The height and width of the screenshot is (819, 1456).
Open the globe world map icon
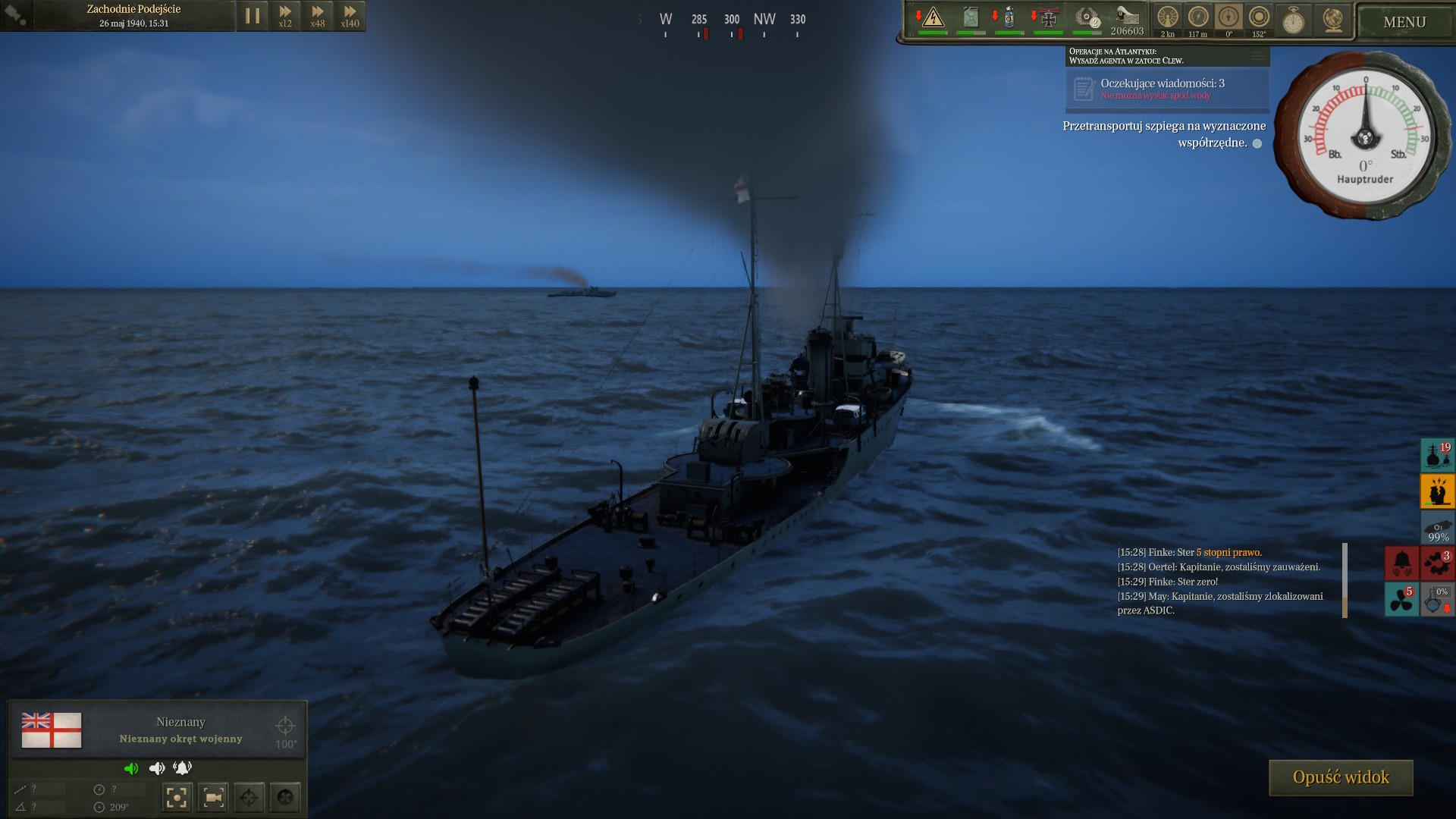click(x=1332, y=20)
